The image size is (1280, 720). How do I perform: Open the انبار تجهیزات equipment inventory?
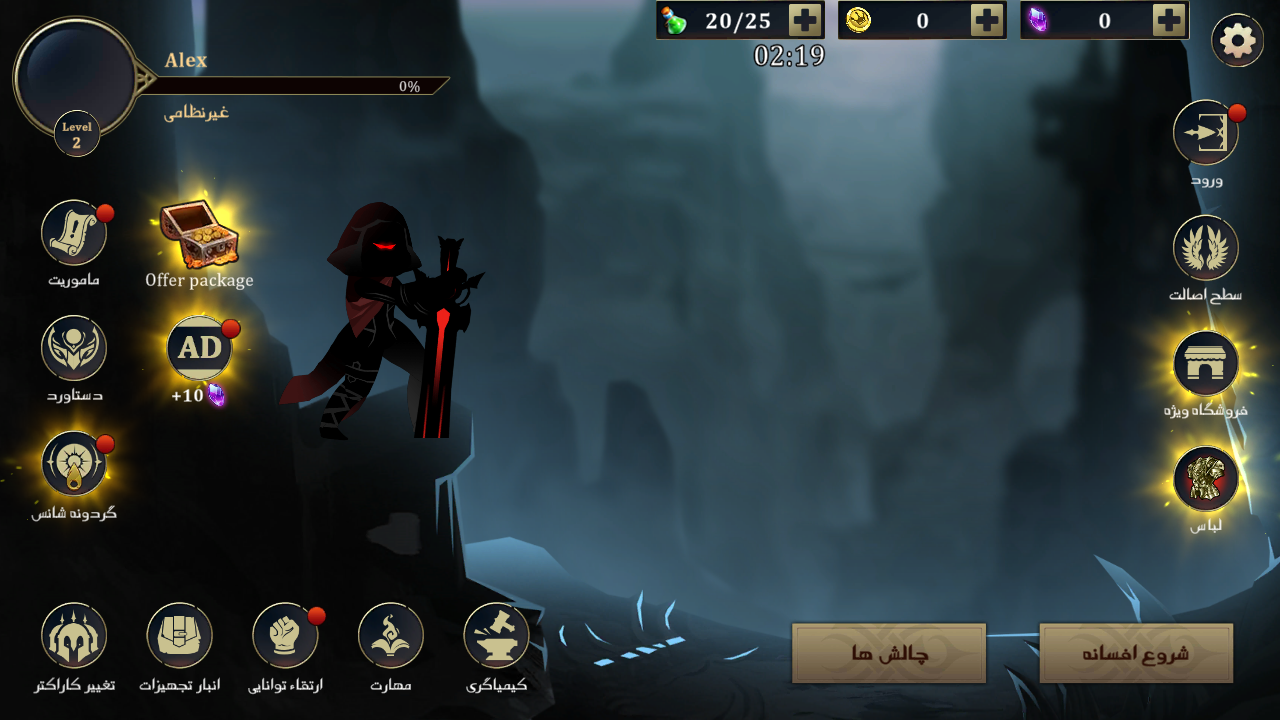179,635
